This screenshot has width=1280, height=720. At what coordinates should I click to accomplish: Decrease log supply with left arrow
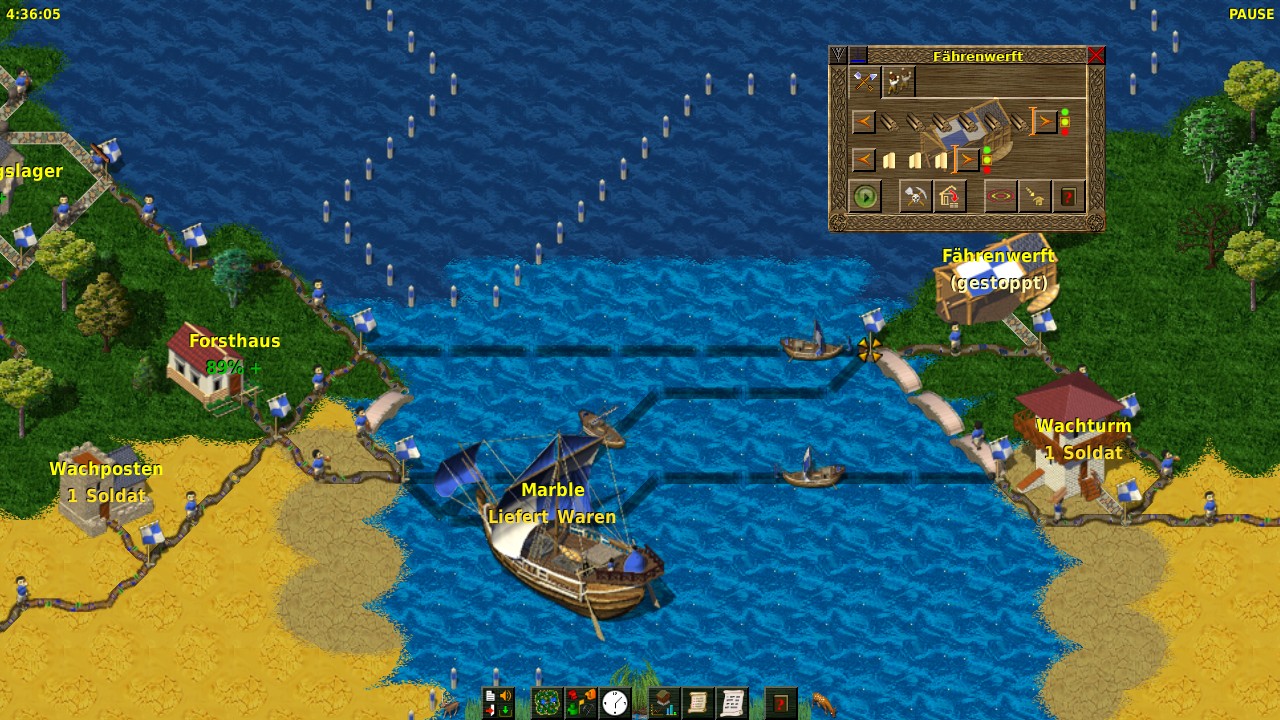863,122
